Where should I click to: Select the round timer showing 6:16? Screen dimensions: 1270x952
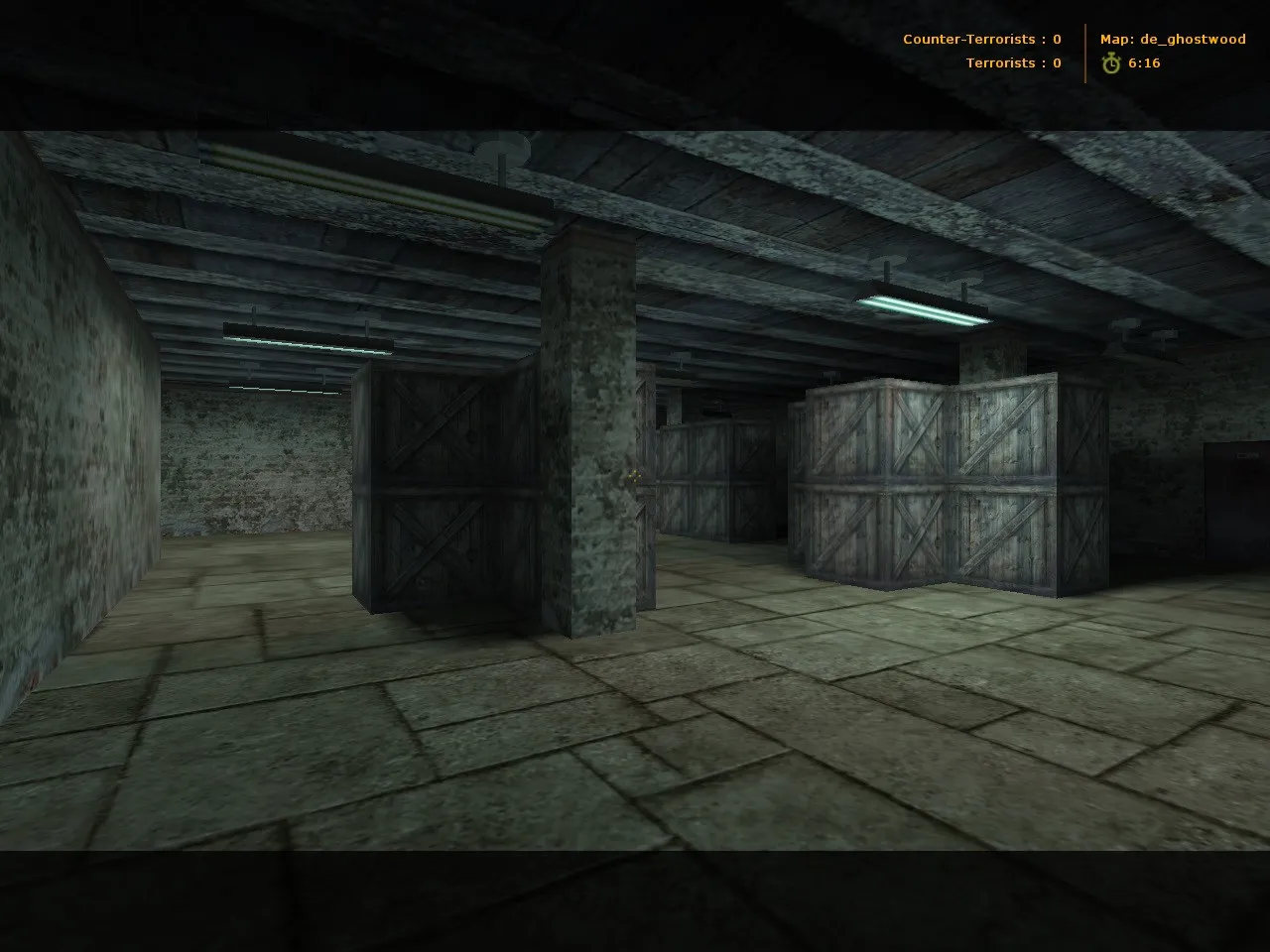point(1143,62)
